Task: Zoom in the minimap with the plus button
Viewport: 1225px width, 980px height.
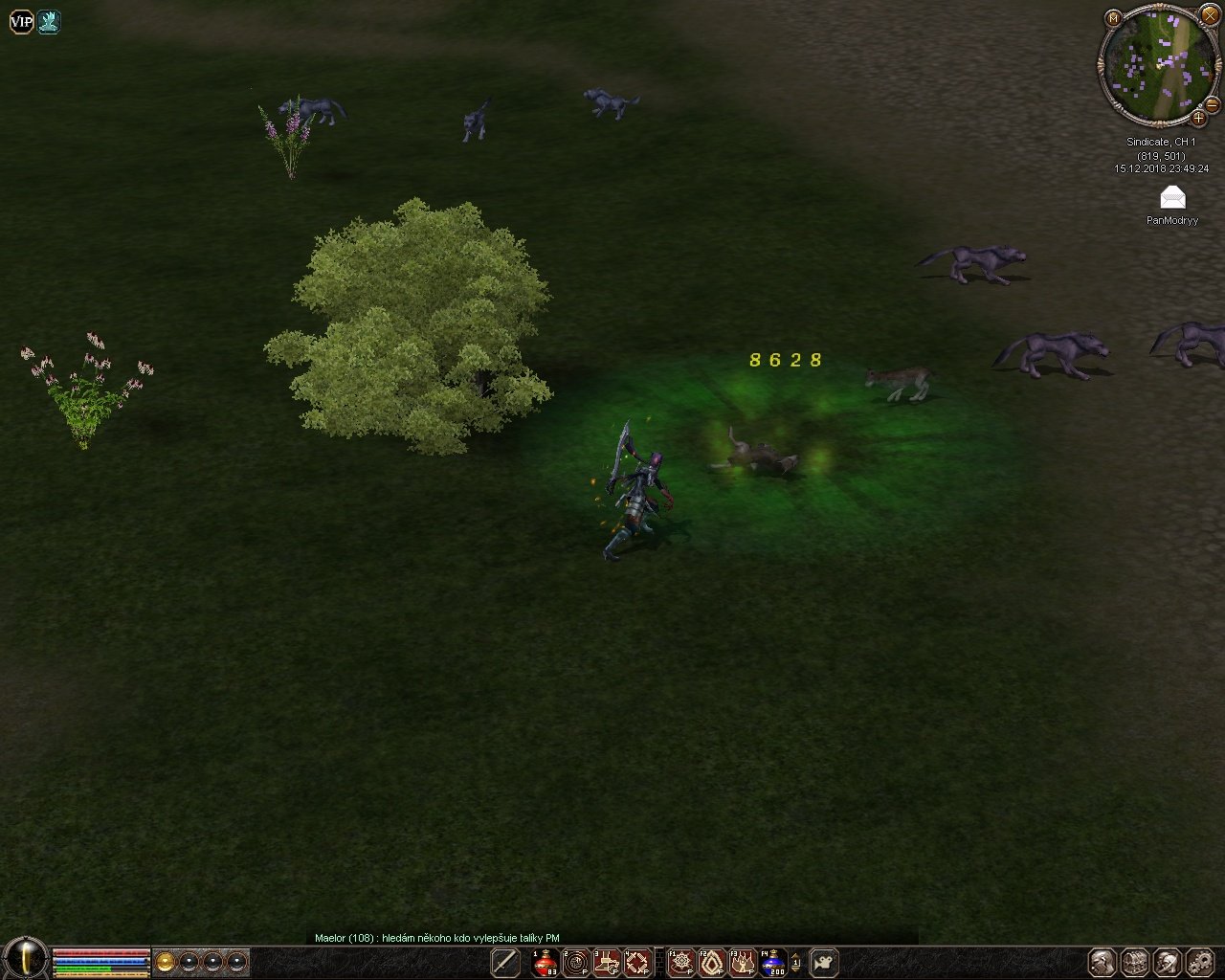Action: pyautogui.click(x=1198, y=119)
